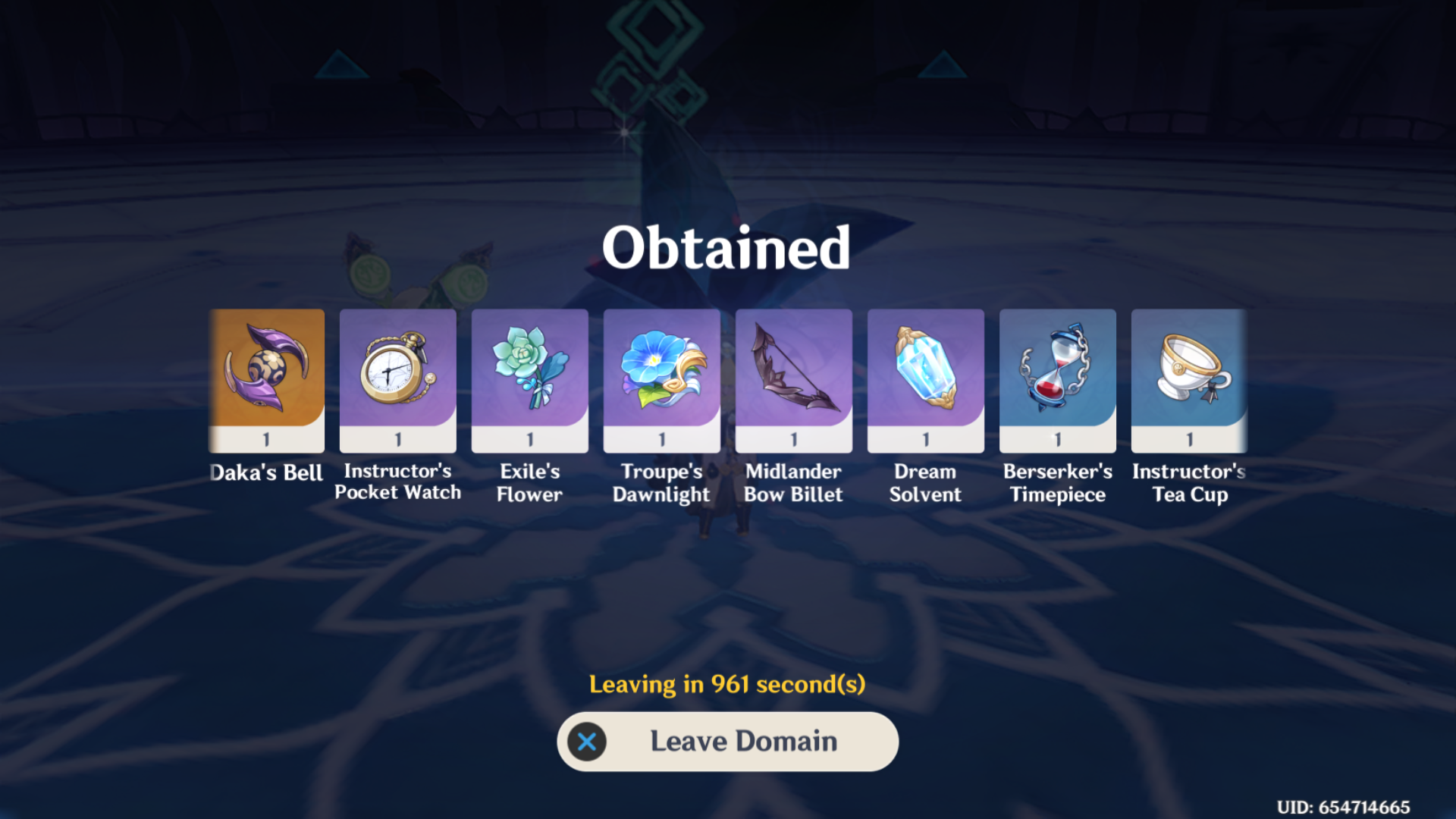This screenshot has height=819, width=1456.
Task: Click the quantity label on Dream Solvent
Action: pyautogui.click(x=925, y=438)
